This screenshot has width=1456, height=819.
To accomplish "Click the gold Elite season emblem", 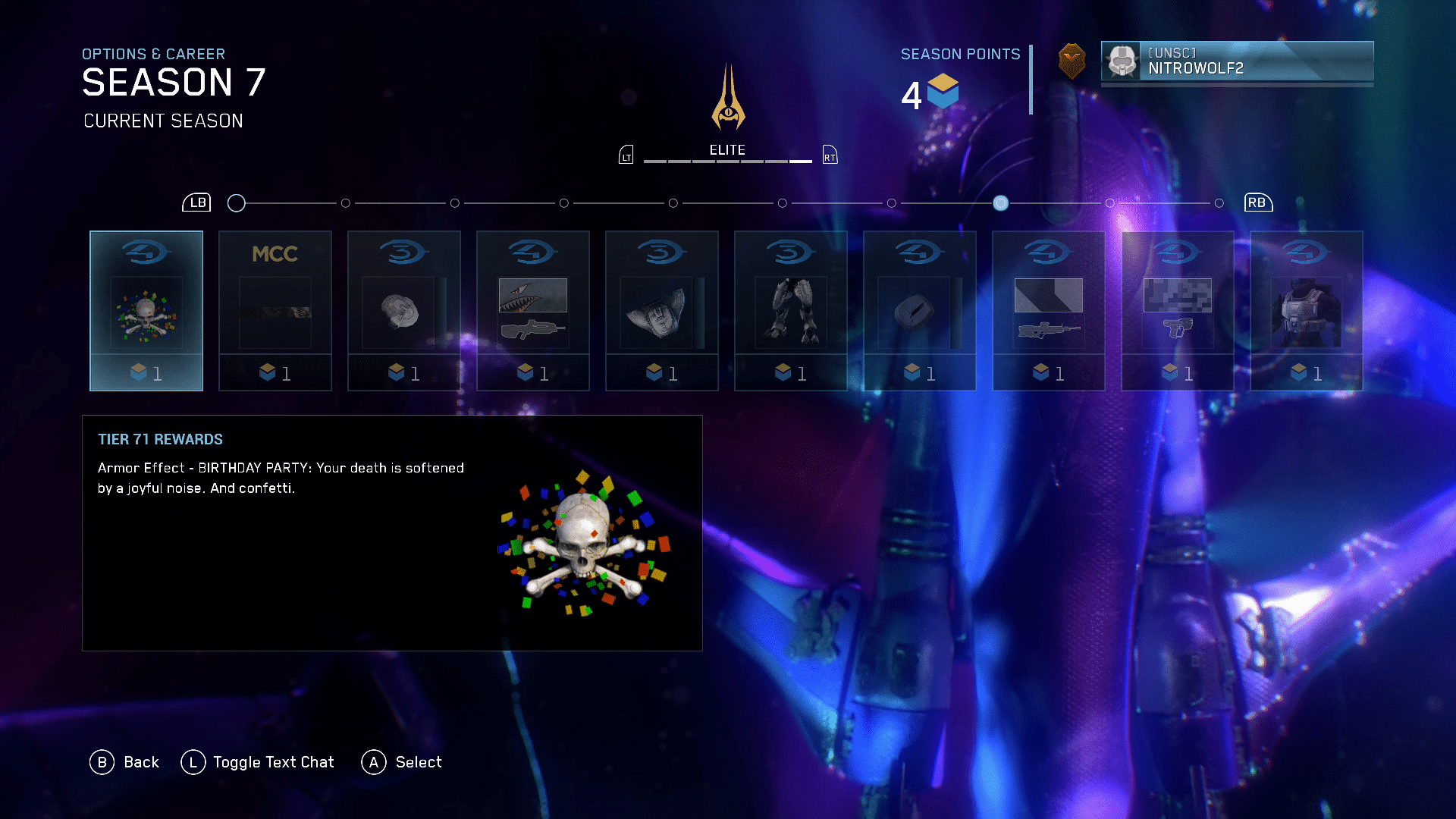I will (728, 99).
